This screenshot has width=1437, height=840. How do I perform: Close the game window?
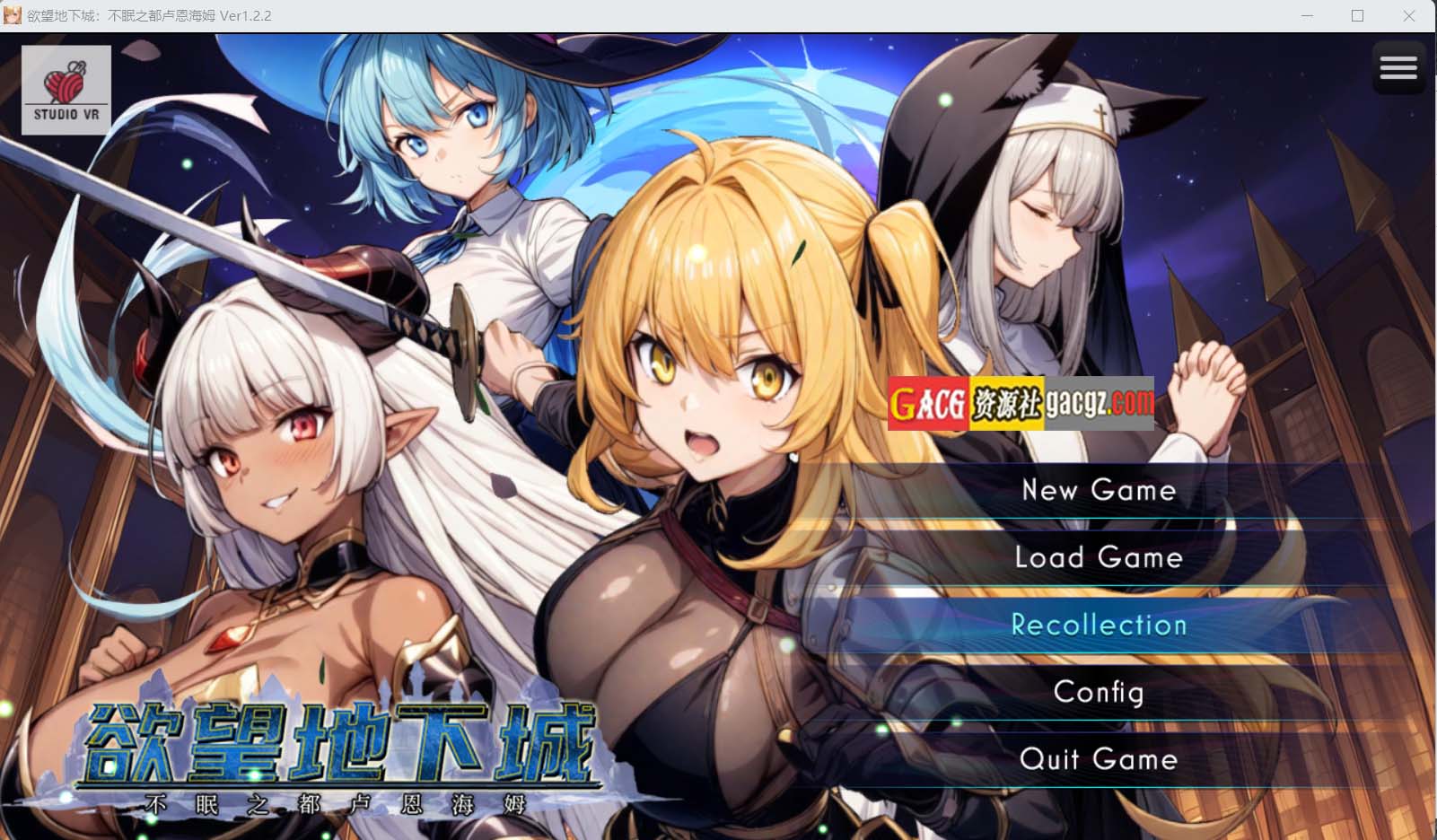click(x=1408, y=16)
